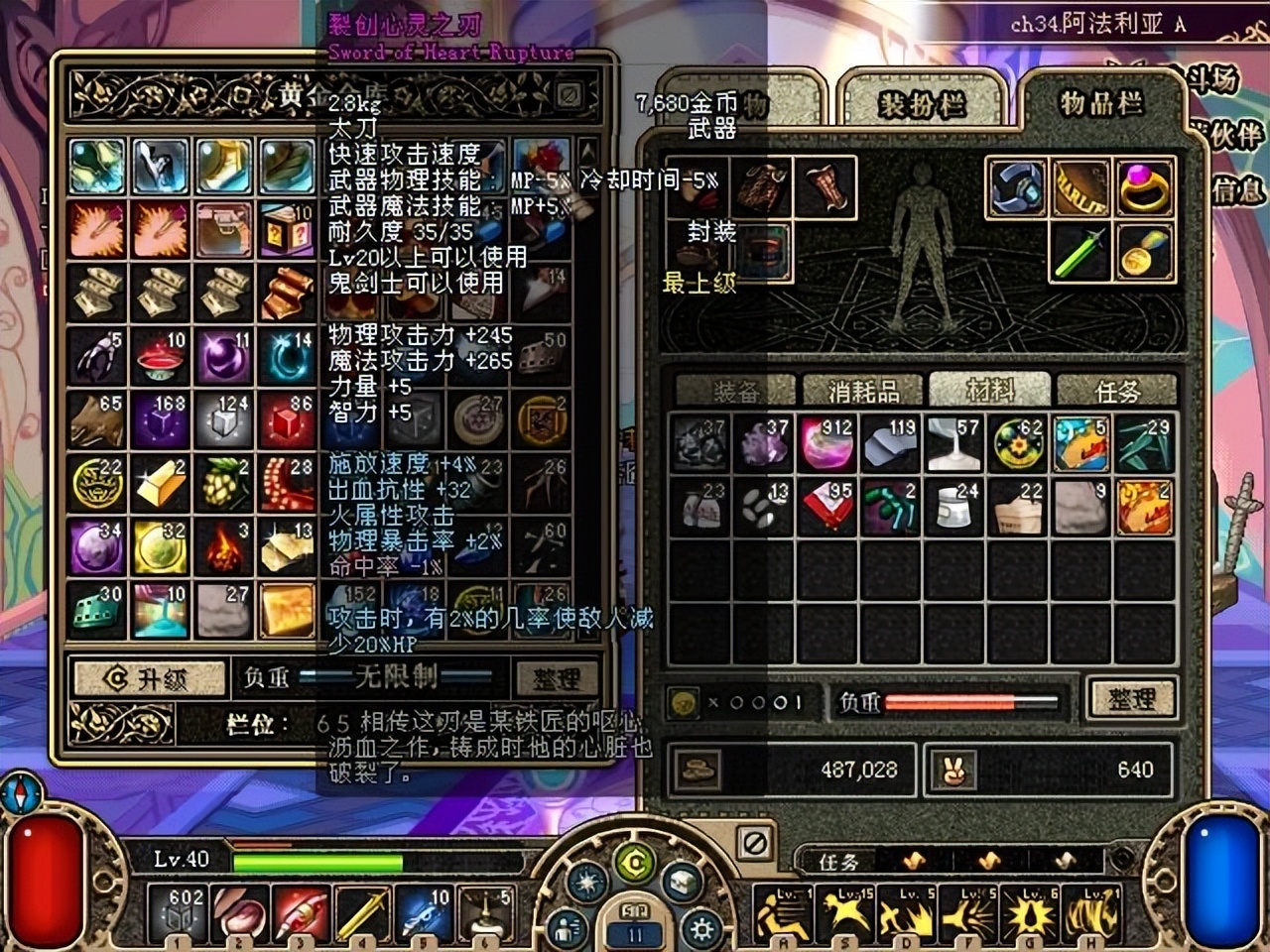
Task: Open the gear settings icon on bottom bar
Action: click(x=701, y=930)
